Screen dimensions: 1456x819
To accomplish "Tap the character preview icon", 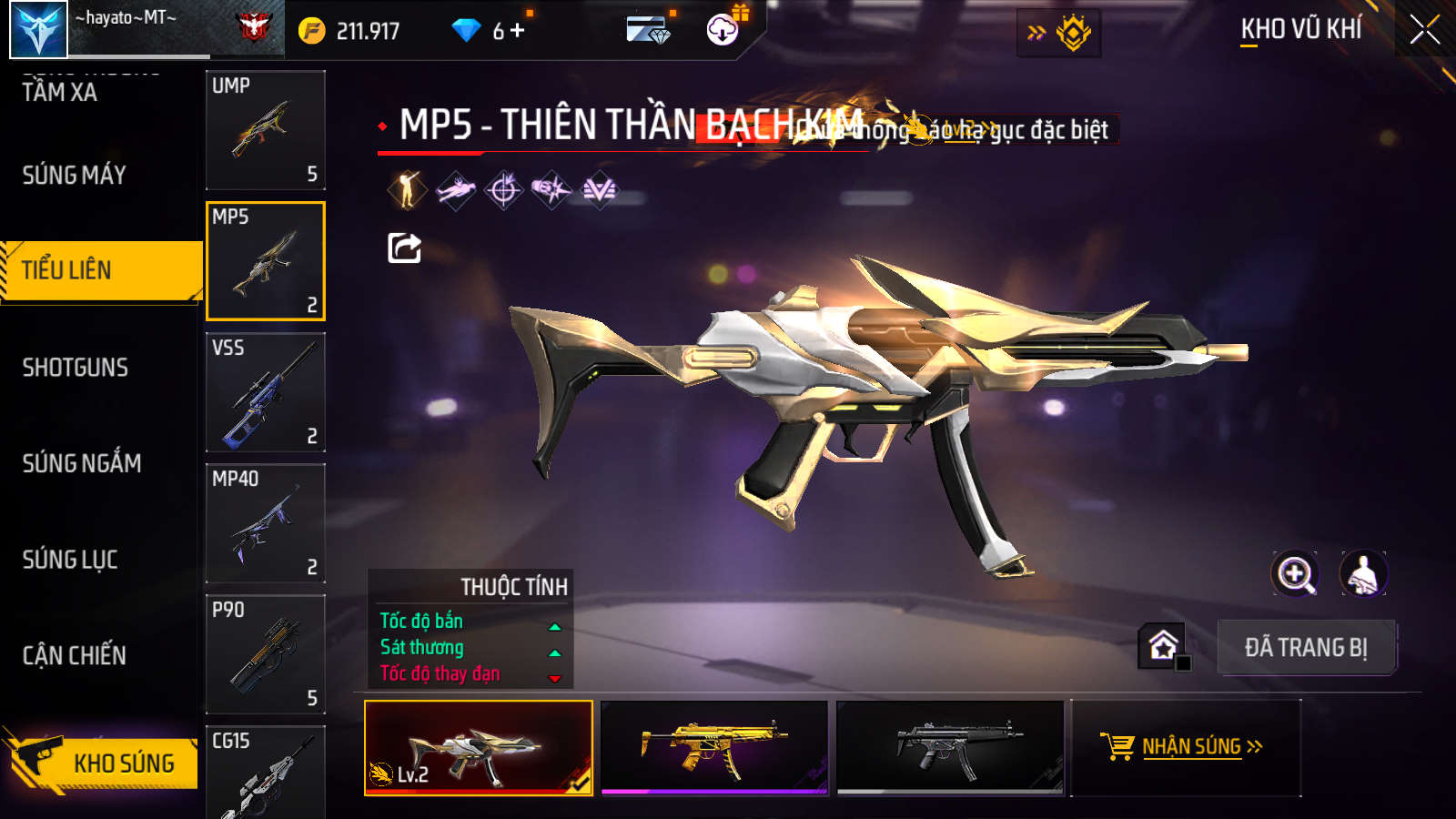I will coord(1362,574).
